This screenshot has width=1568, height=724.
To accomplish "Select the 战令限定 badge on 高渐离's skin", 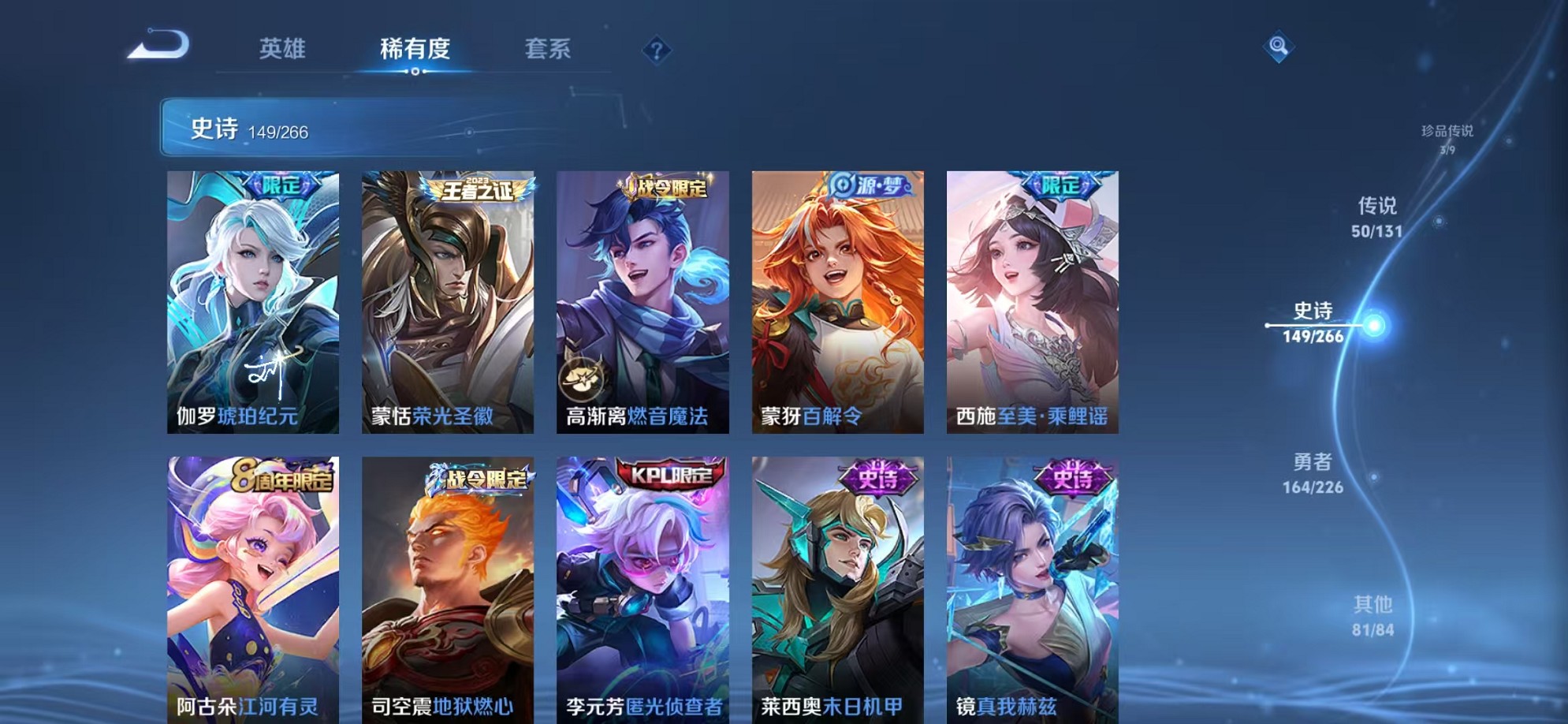I will pos(667,188).
